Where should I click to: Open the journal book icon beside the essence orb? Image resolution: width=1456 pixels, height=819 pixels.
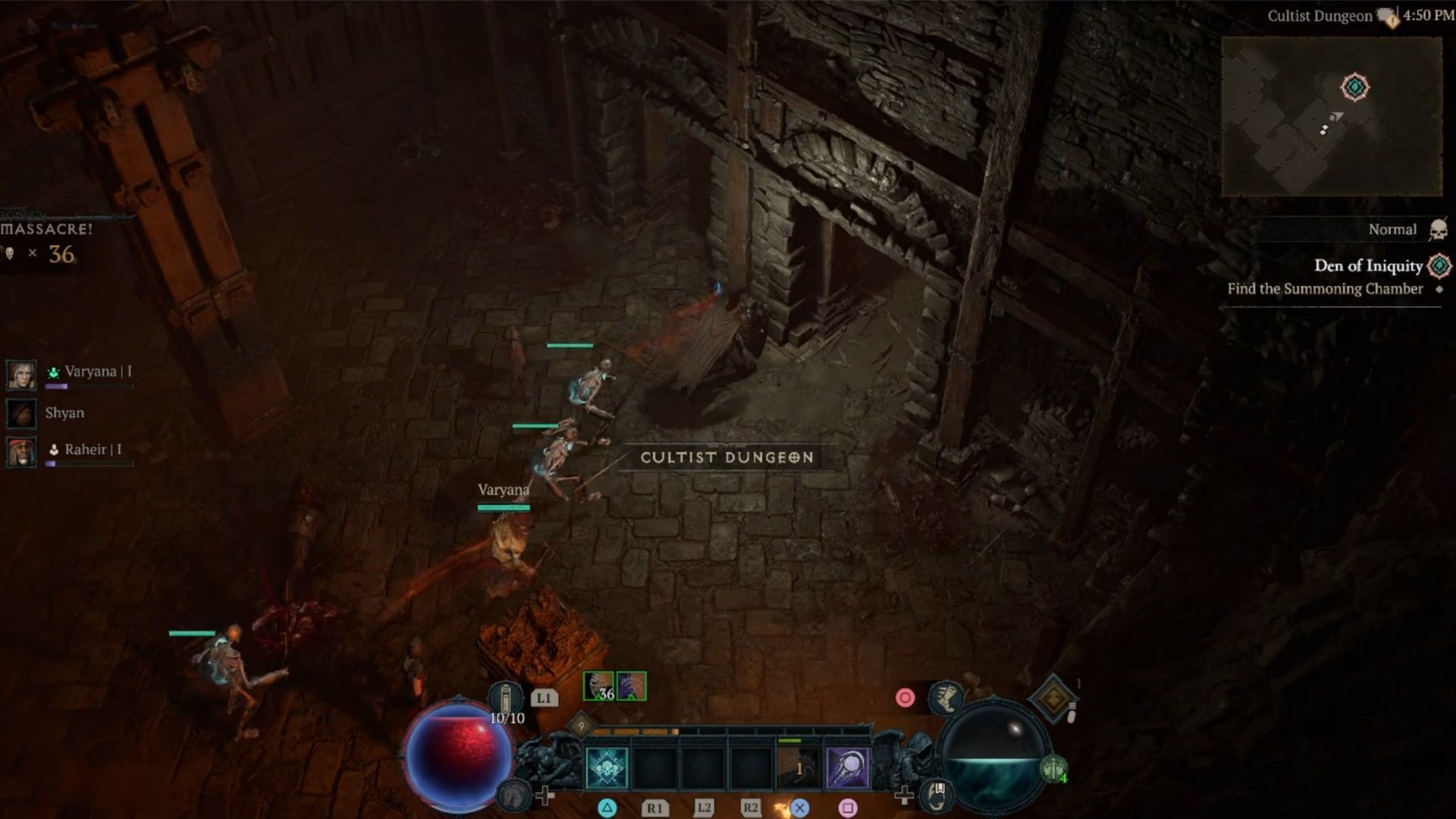tap(937, 793)
